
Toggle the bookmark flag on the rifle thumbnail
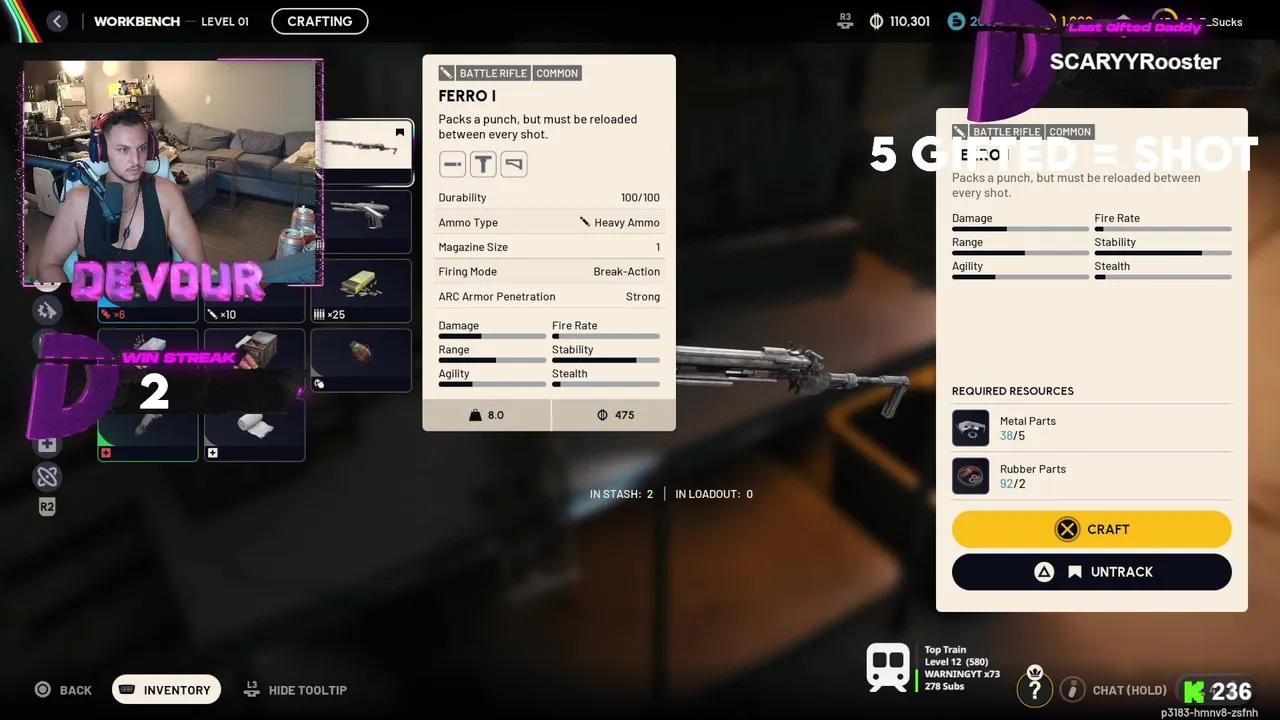coord(399,133)
